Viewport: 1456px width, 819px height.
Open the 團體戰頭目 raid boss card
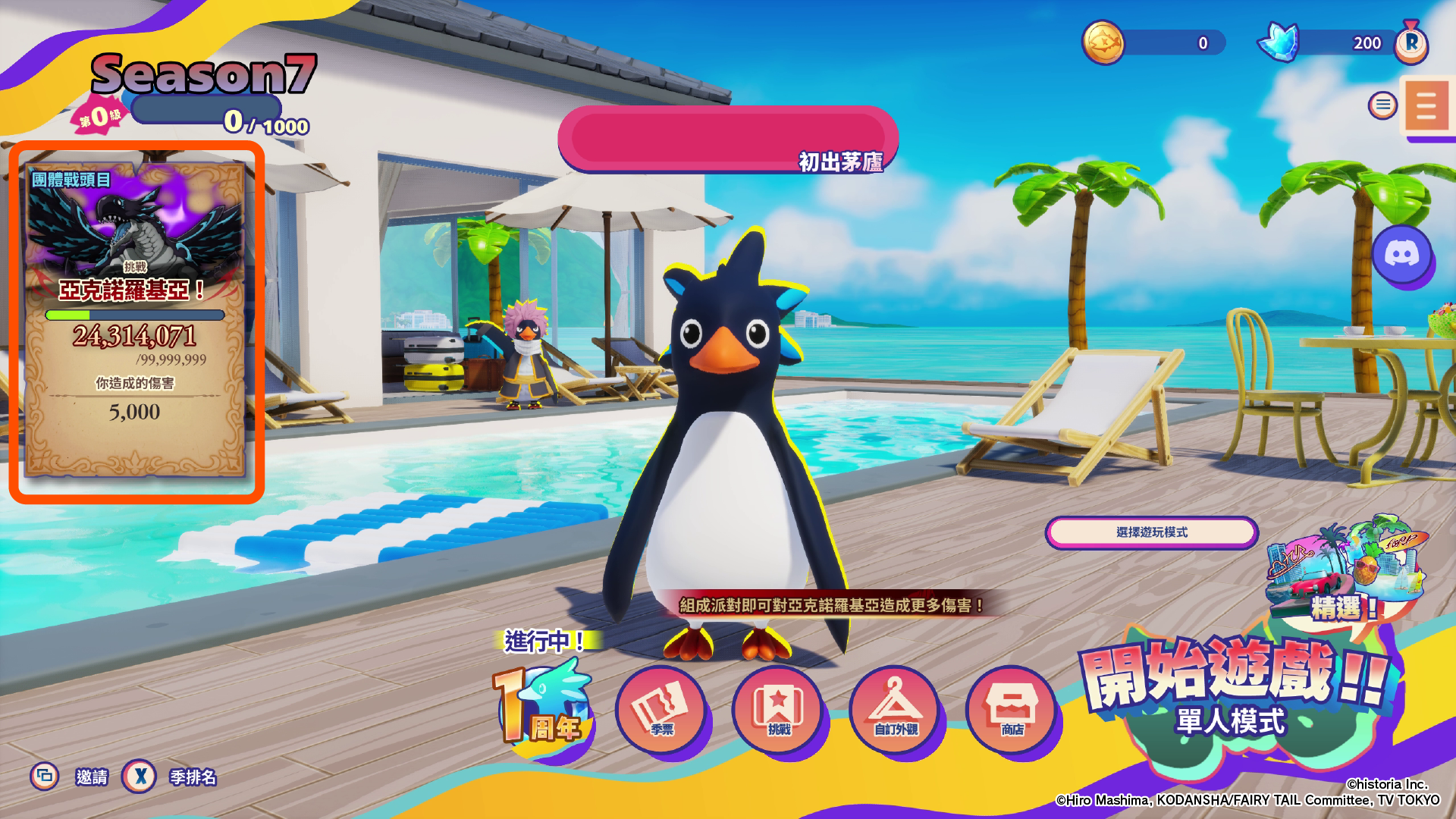(136, 322)
